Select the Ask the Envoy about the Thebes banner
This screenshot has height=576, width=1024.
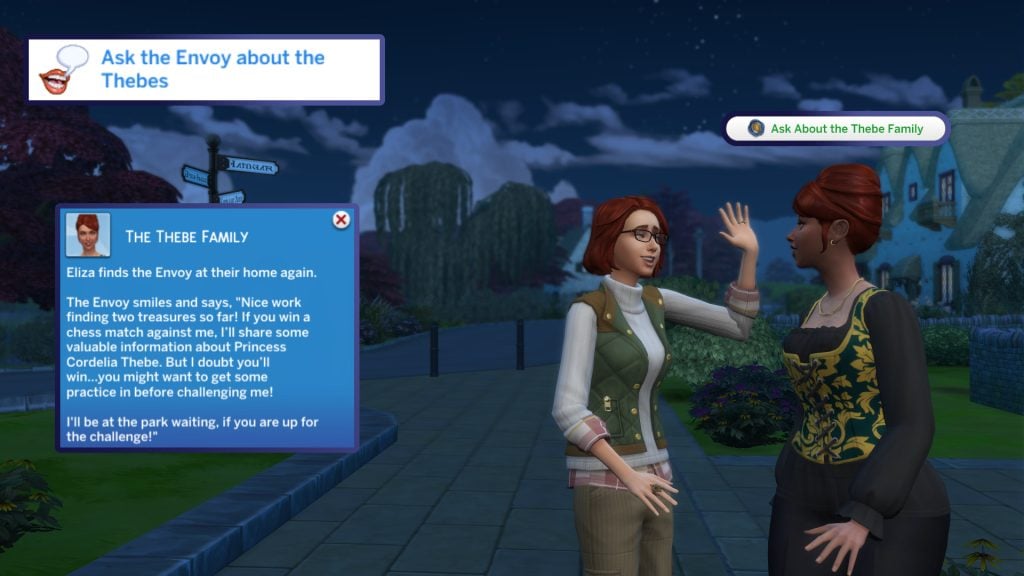pos(206,70)
